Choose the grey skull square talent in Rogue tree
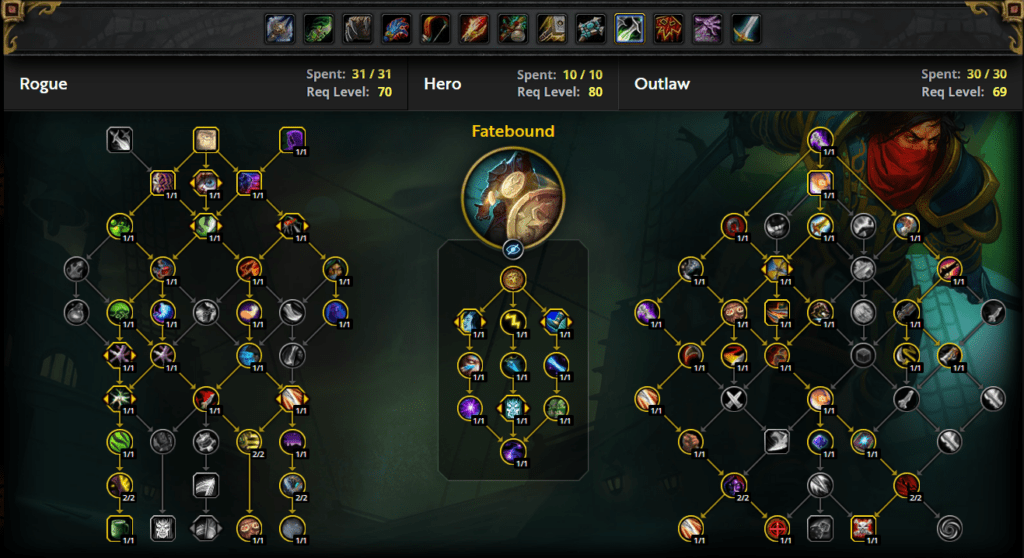Image resolution: width=1024 pixels, height=558 pixels. 163,527
